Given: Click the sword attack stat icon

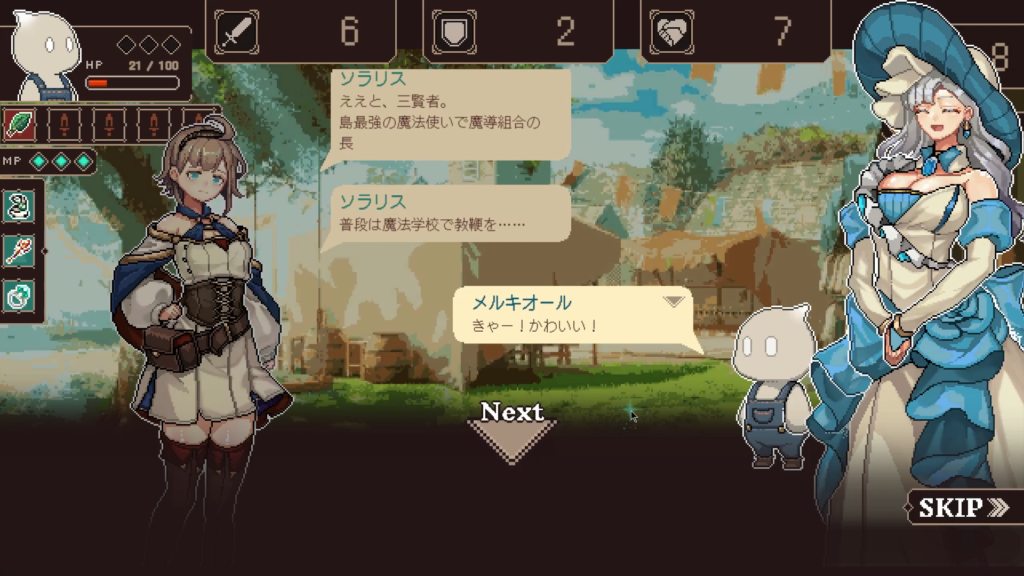Looking at the screenshot, I should pos(236,32).
